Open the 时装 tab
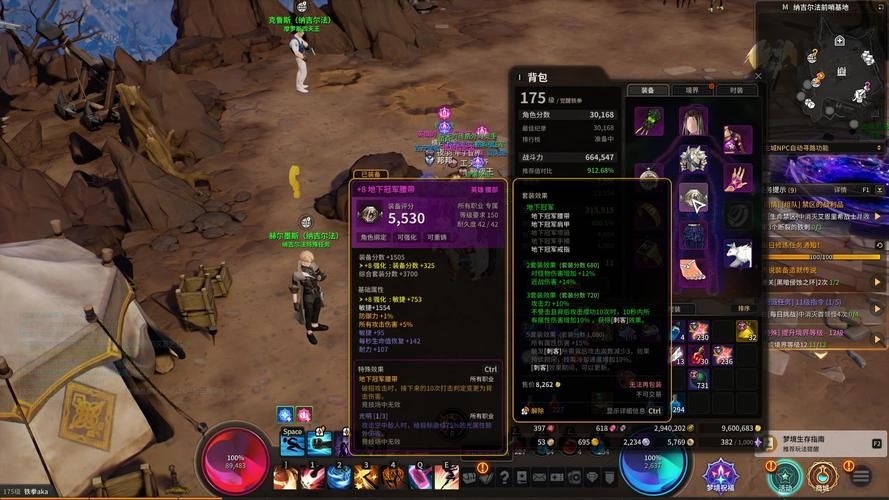Image resolution: width=889 pixels, height=500 pixels. click(x=736, y=90)
